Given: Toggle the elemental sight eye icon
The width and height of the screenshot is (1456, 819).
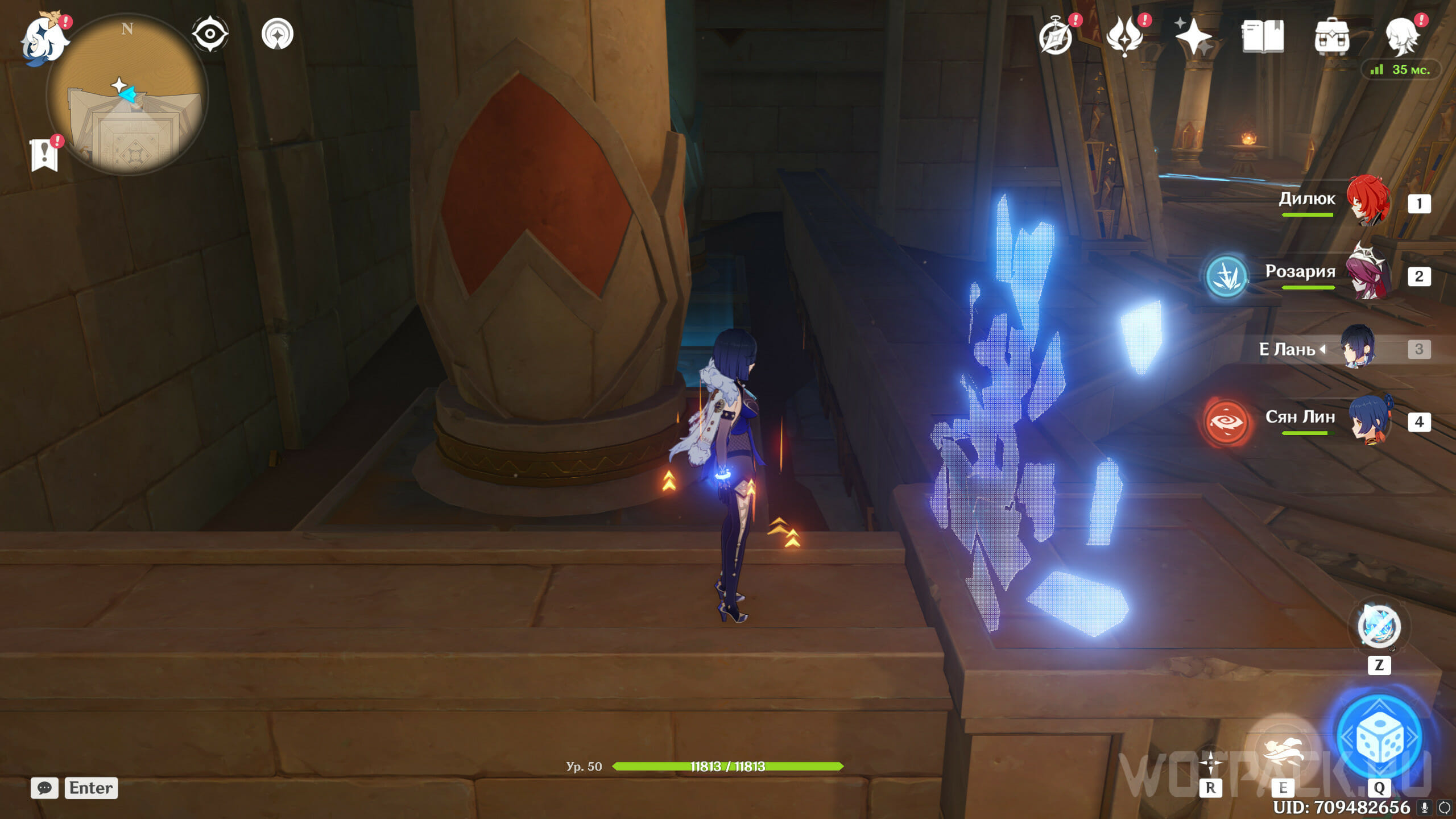Looking at the screenshot, I should pos(210,34).
